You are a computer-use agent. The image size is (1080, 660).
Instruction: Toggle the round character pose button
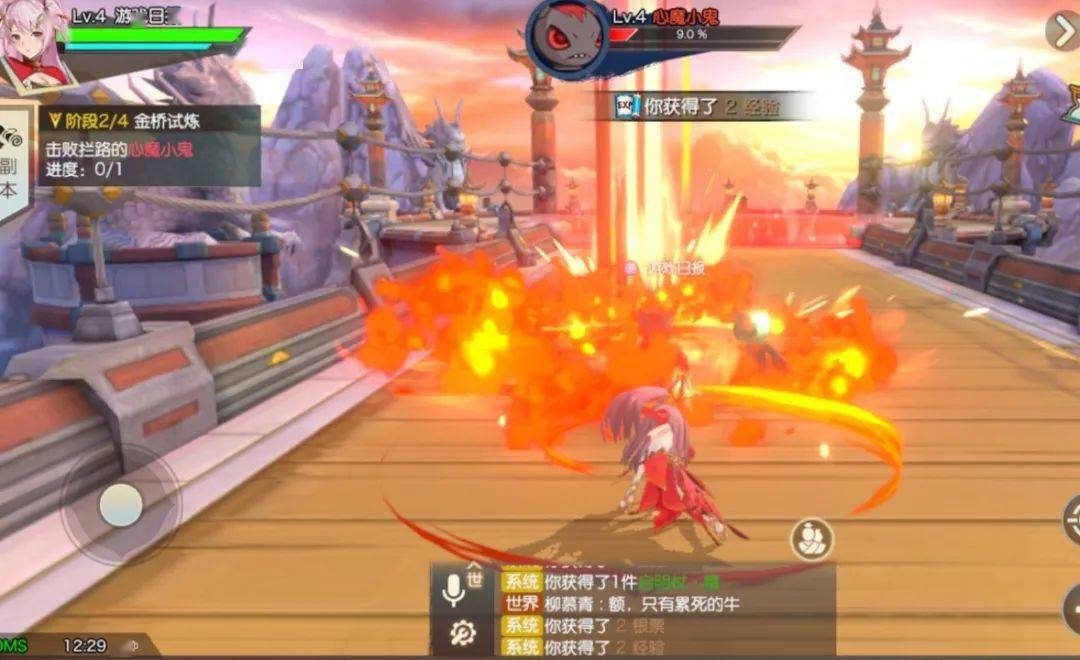point(812,540)
